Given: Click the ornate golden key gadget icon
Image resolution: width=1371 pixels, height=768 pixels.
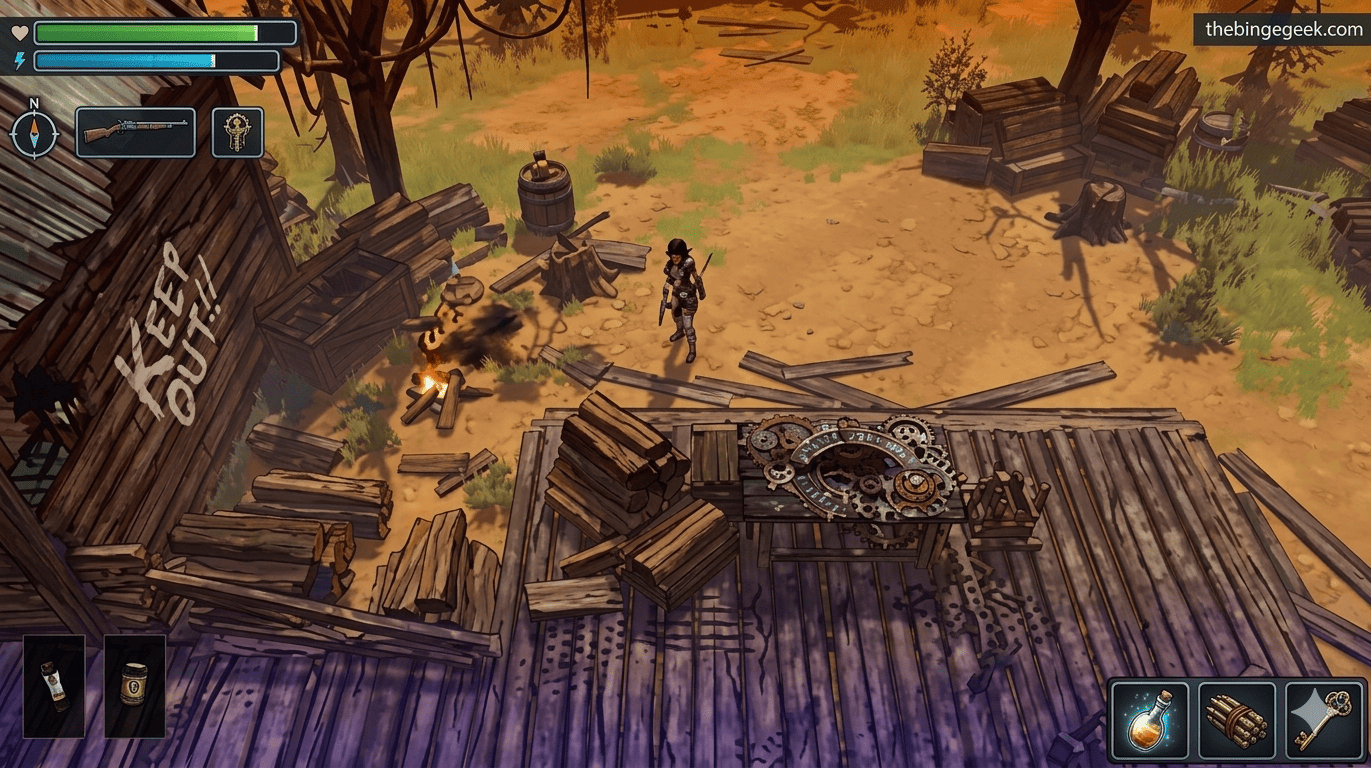Looking at the screenshot, I should click(237, 131).
